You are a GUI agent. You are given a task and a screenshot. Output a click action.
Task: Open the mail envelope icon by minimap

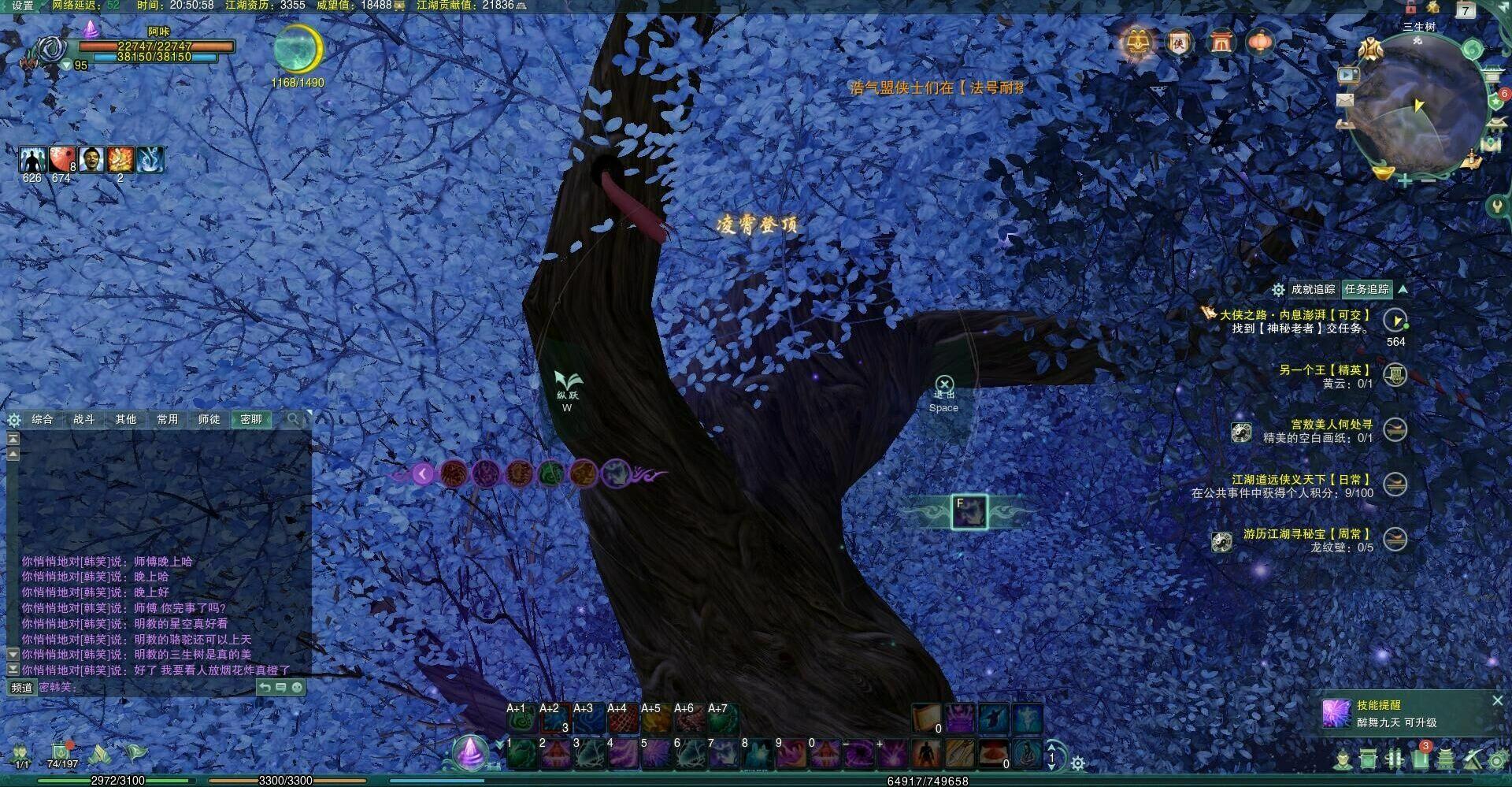[1345, 100]
